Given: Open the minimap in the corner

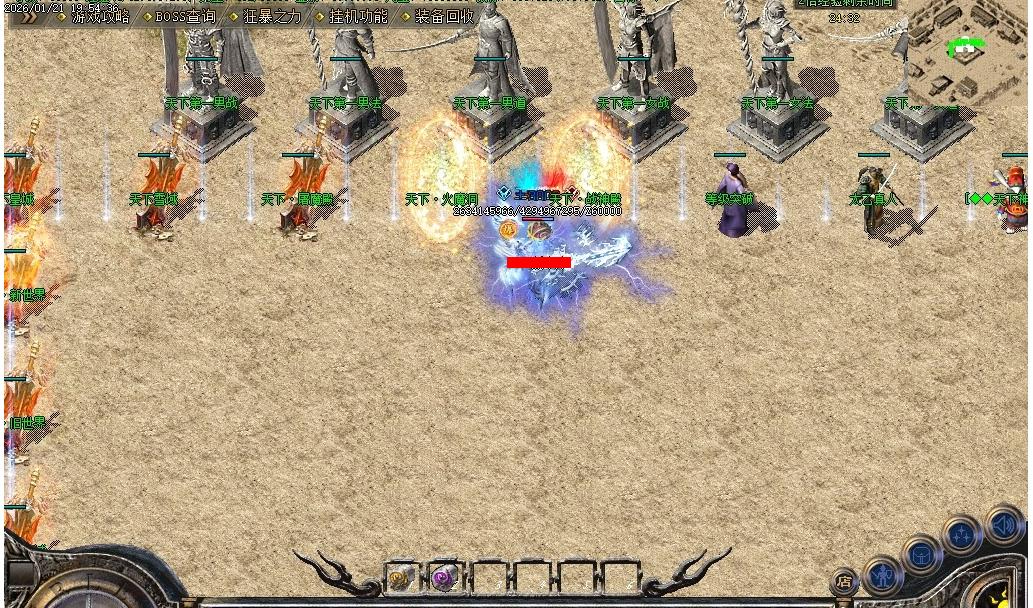Looking at the screenshot, I should 965,50.
